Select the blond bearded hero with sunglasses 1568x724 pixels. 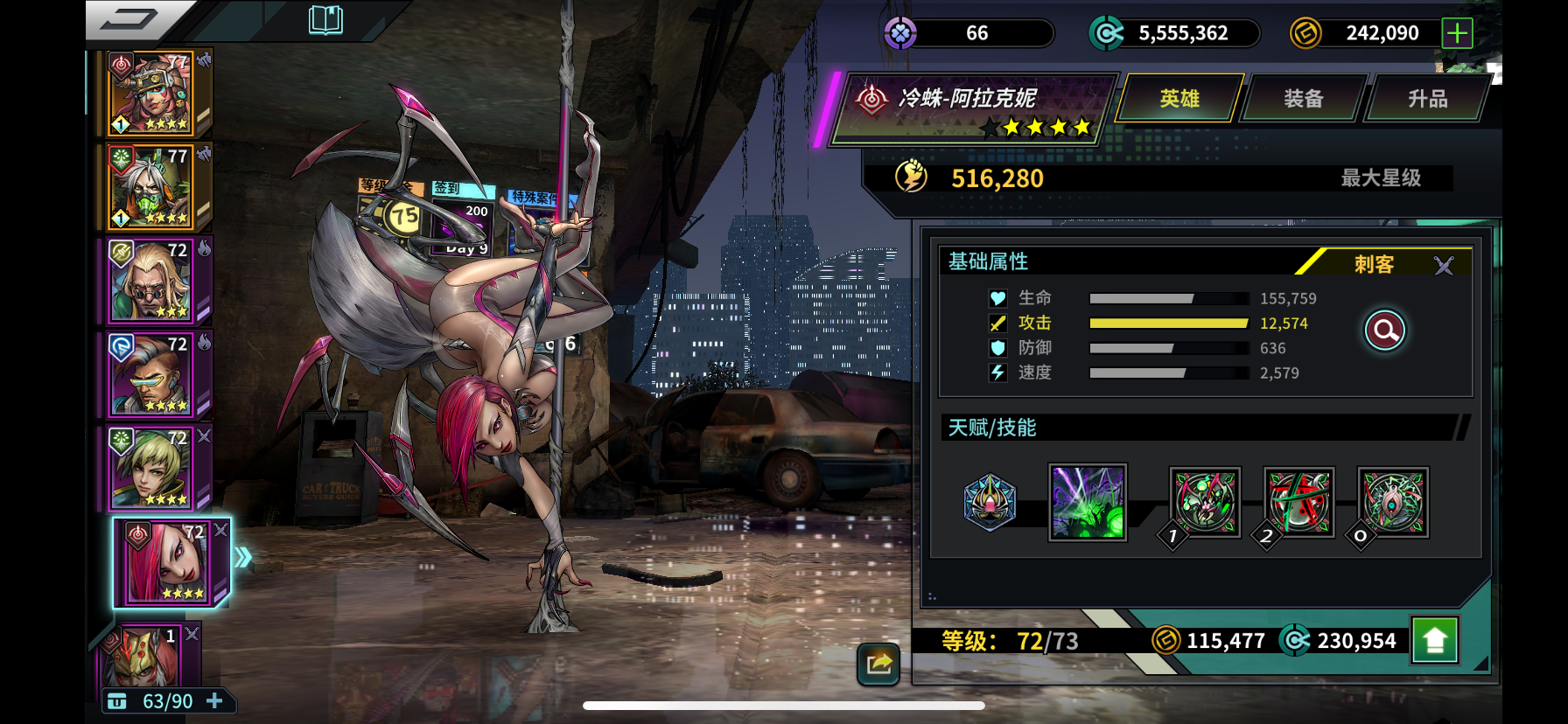click(x=150, y=281)
